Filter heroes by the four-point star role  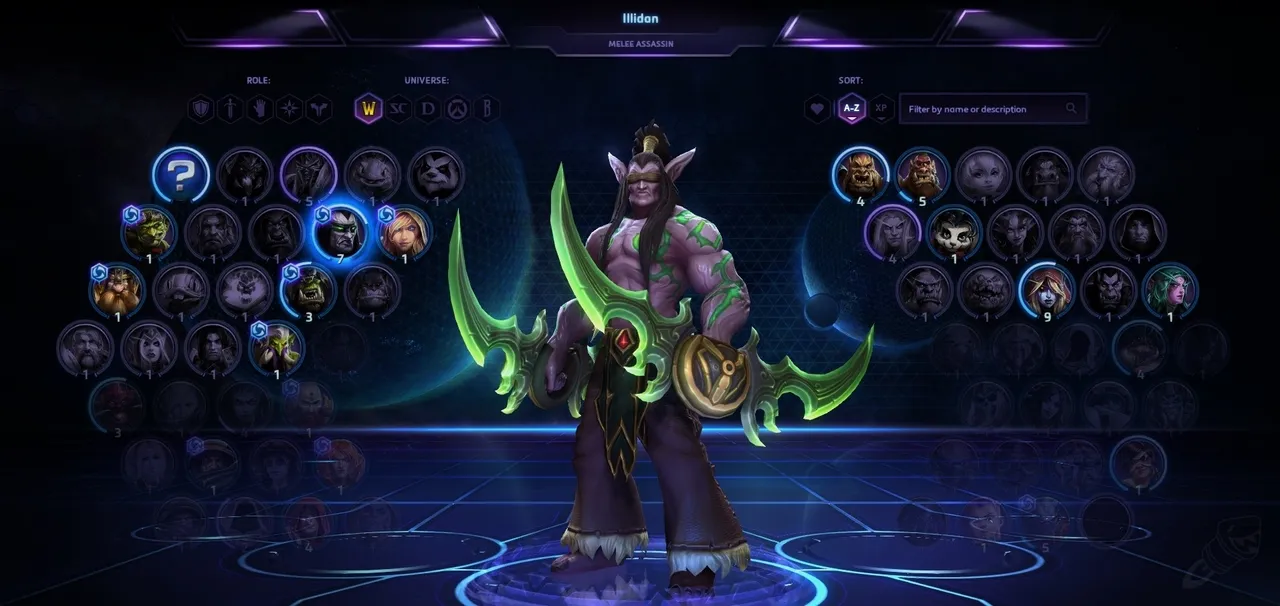[289, 108]
